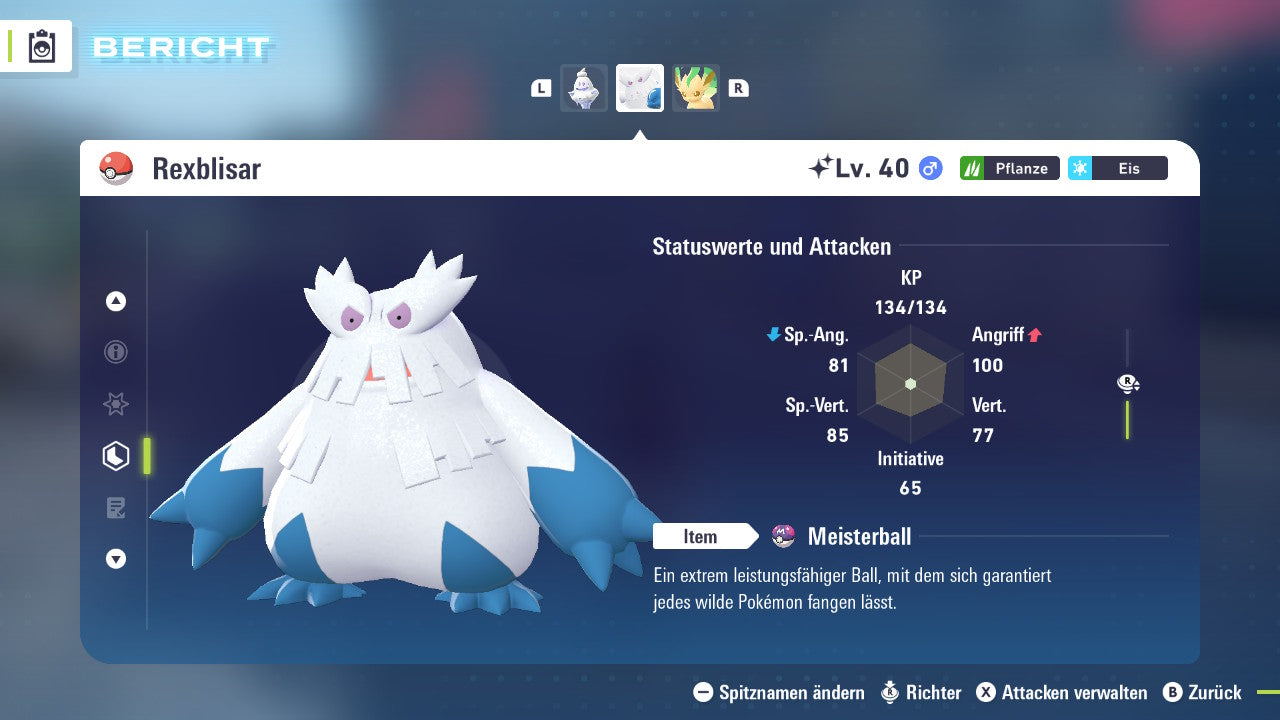1280x720 pixels.
Task: Click the hexagon stats icon in the sidebar
Action: point(115,456)
